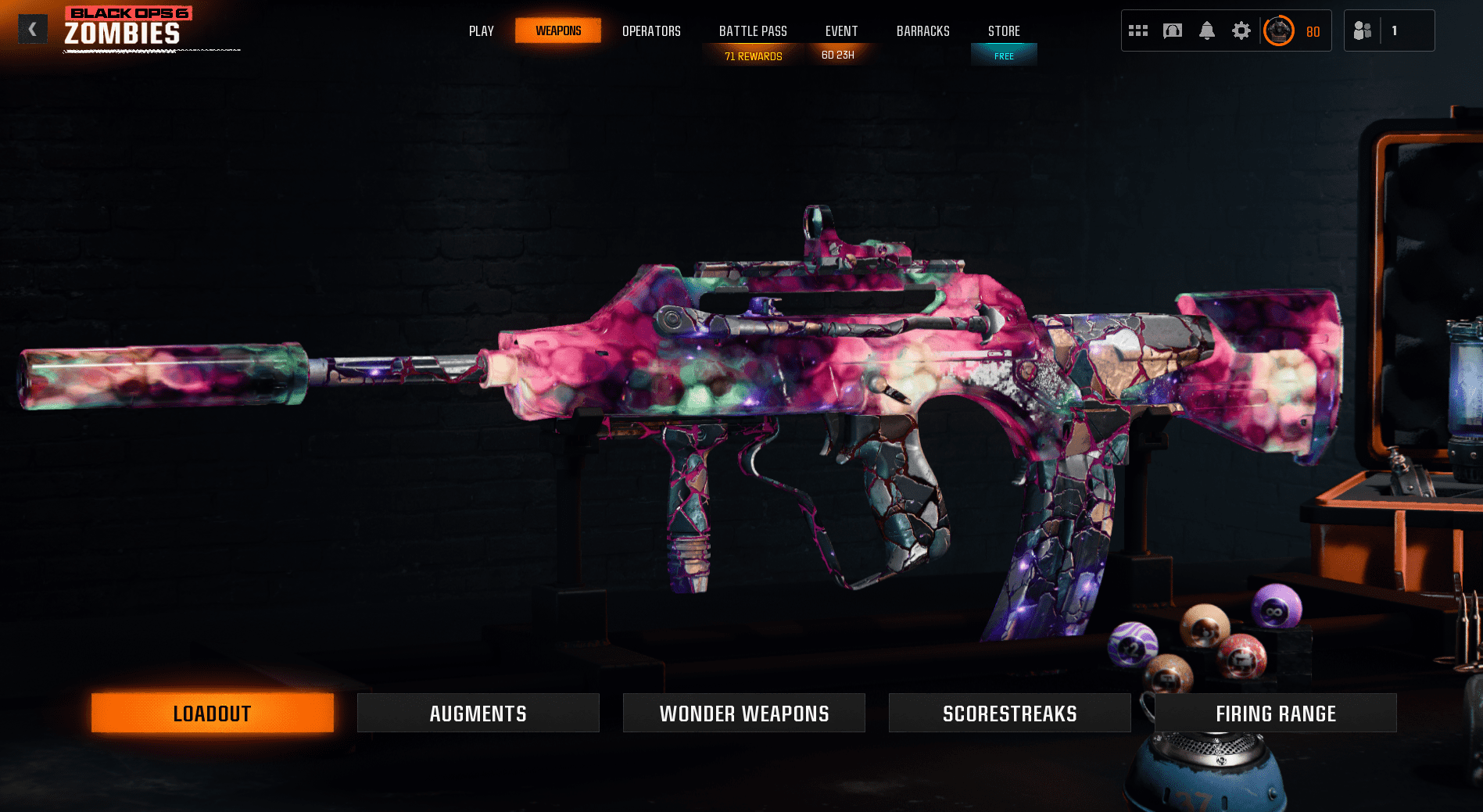Click the icon left of the bell
Screen dimensions: 1483x812
(1173, 30)
